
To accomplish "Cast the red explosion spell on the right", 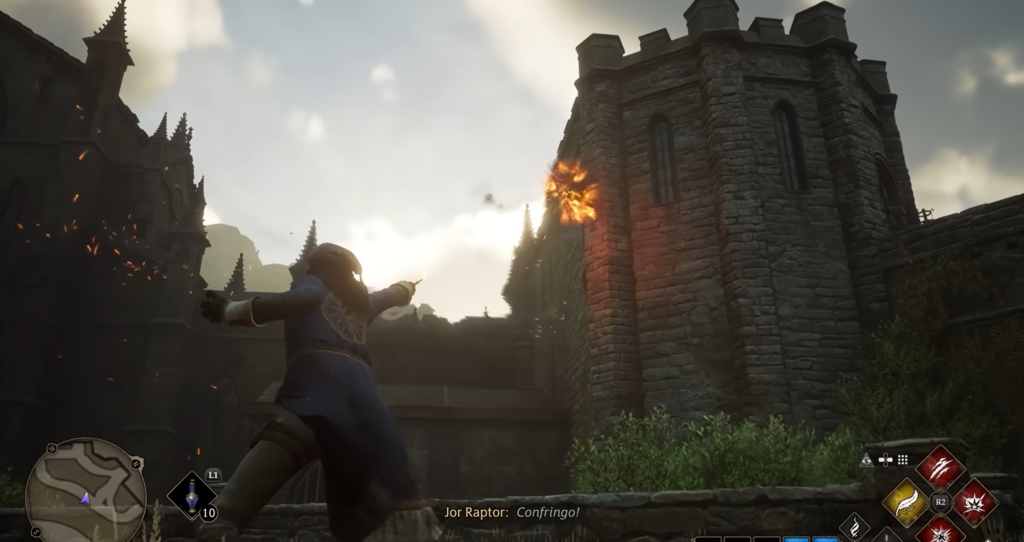I will (974, 501).
